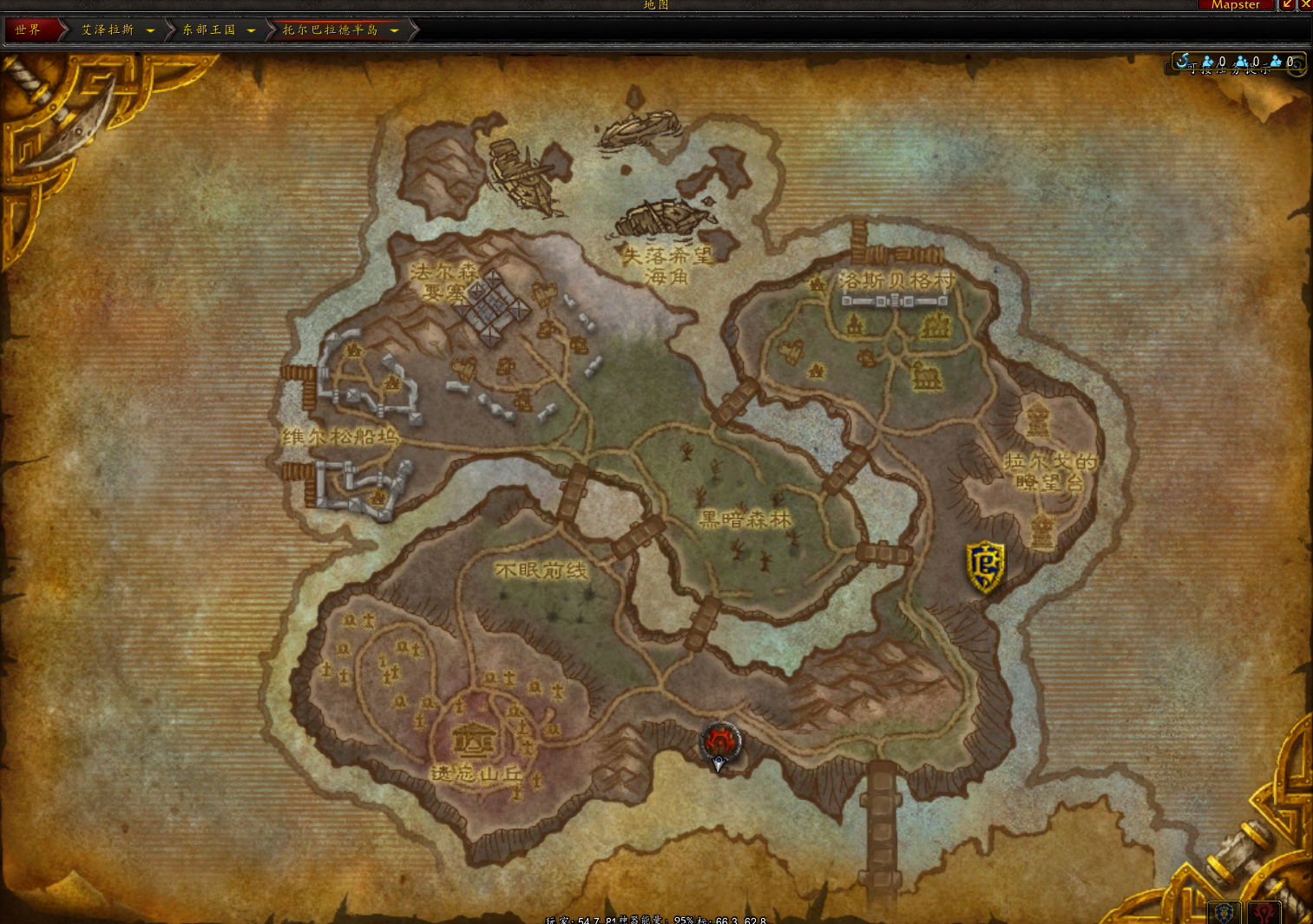Image resolution: width=1313 pixels, height=924 pixels.
Task: Open the Mapster options button
Action: (x=1235, y=5)
